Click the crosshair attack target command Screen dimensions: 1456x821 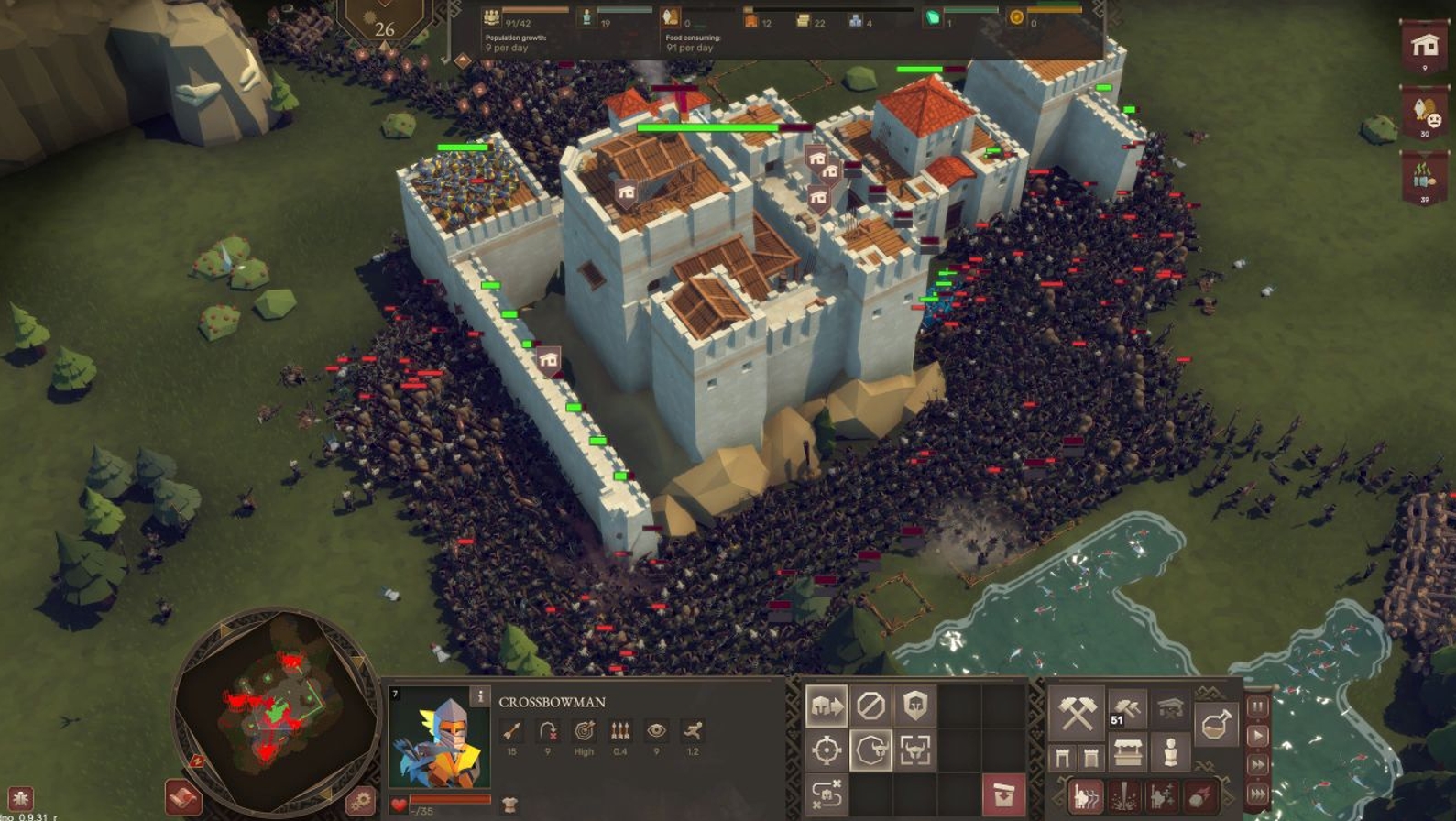826,750
